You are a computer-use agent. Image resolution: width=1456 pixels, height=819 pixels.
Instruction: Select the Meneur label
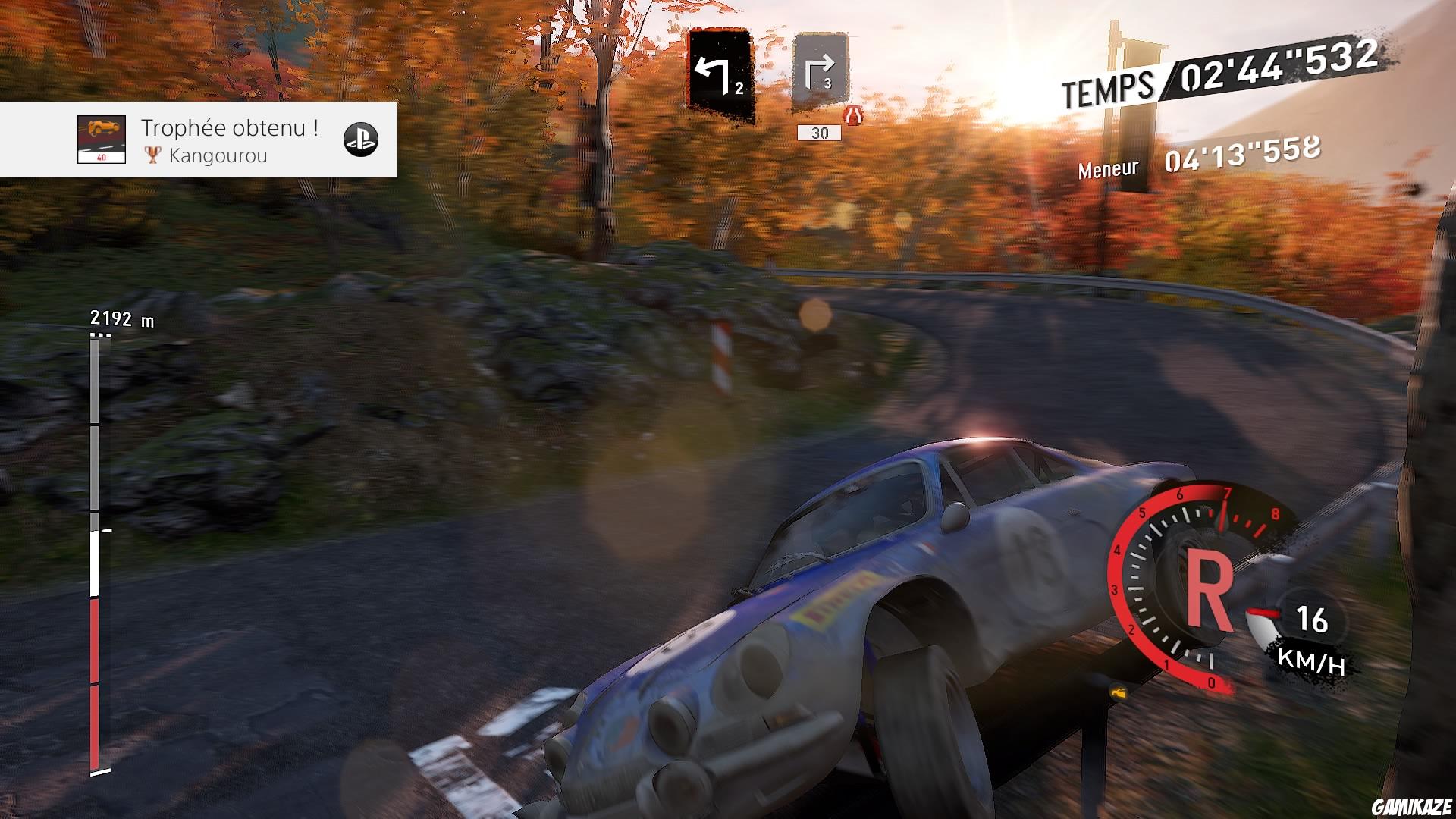pos(1107,168)
